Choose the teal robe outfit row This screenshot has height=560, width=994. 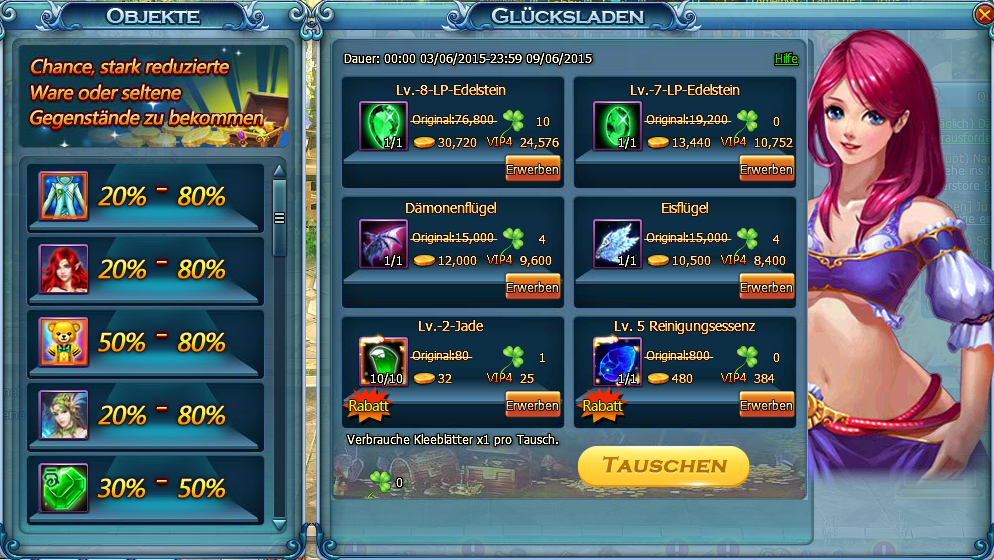(145, 197)
